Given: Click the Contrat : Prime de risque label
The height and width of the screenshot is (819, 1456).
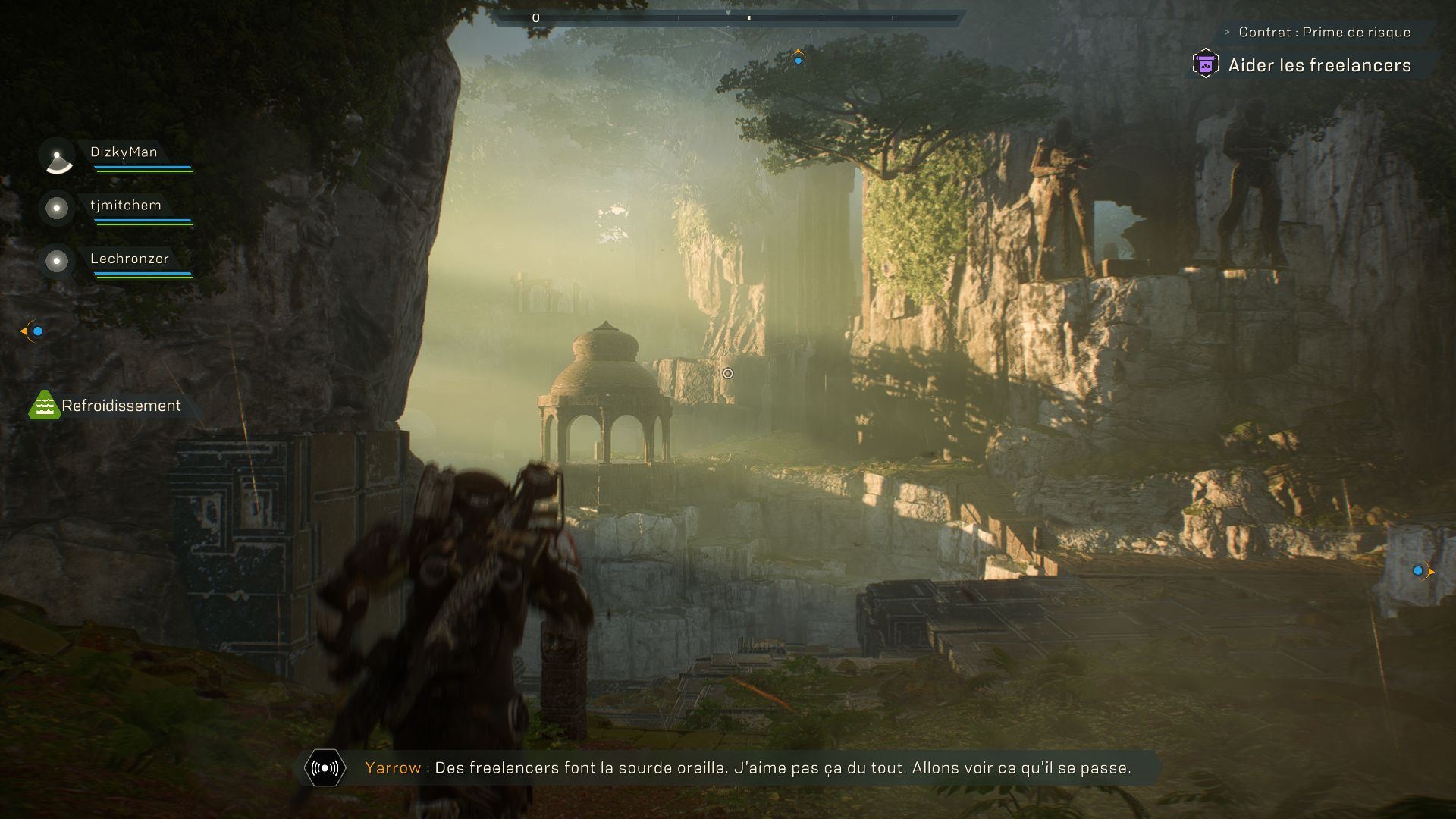Looking at the screenshot, I should (x=1323, y=32).
